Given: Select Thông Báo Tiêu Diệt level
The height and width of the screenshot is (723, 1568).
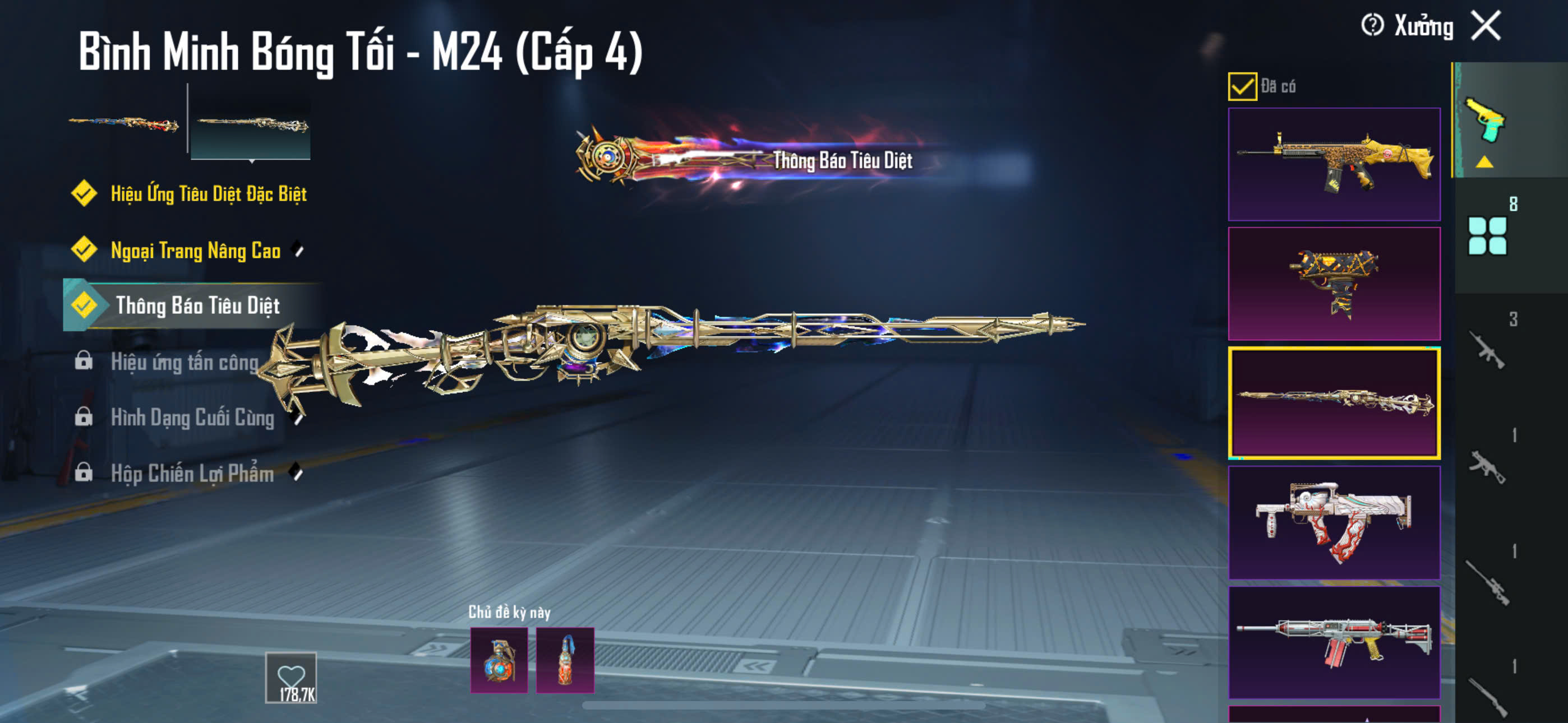Looking at the screenshot, I should tap(197, 305).
